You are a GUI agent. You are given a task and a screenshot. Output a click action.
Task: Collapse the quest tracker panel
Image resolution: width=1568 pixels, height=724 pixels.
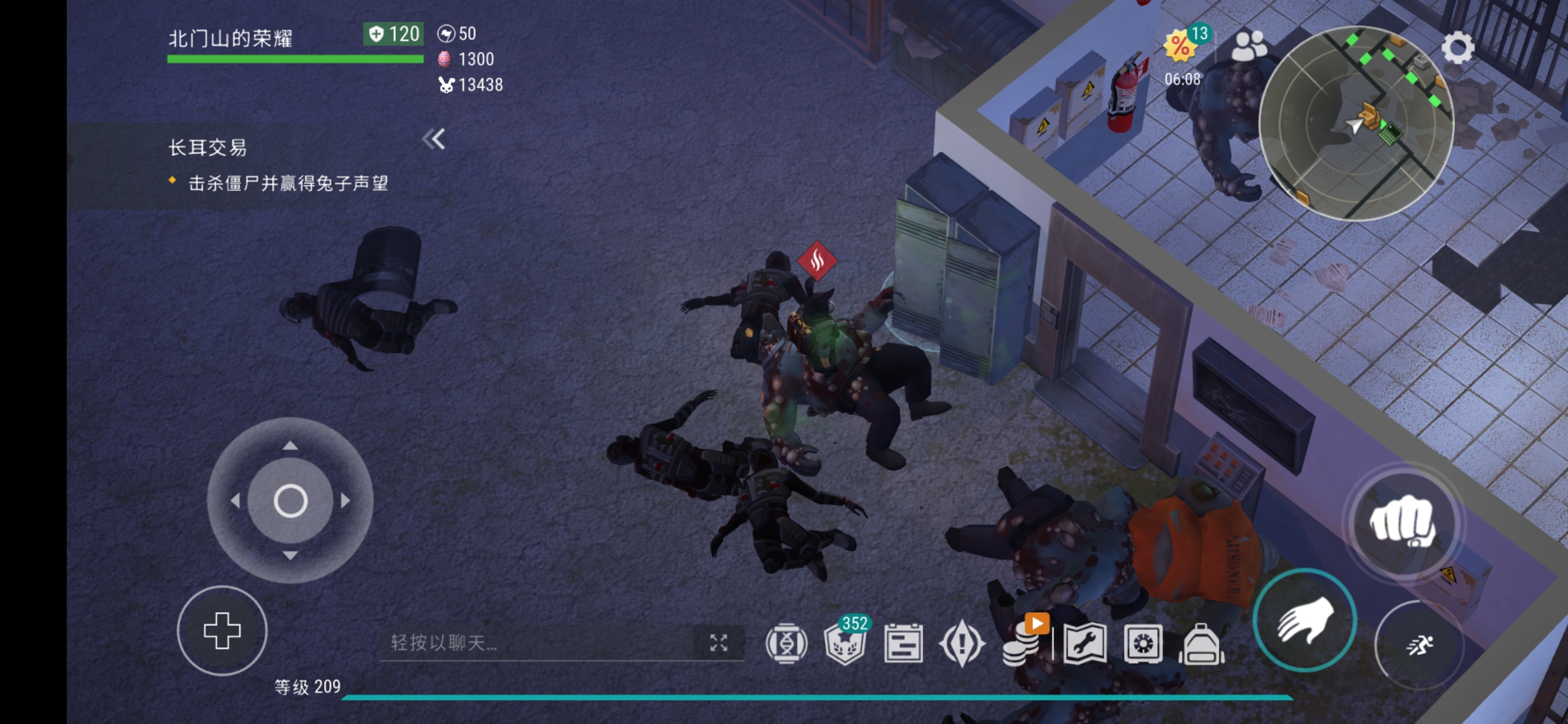pos(434,139)
